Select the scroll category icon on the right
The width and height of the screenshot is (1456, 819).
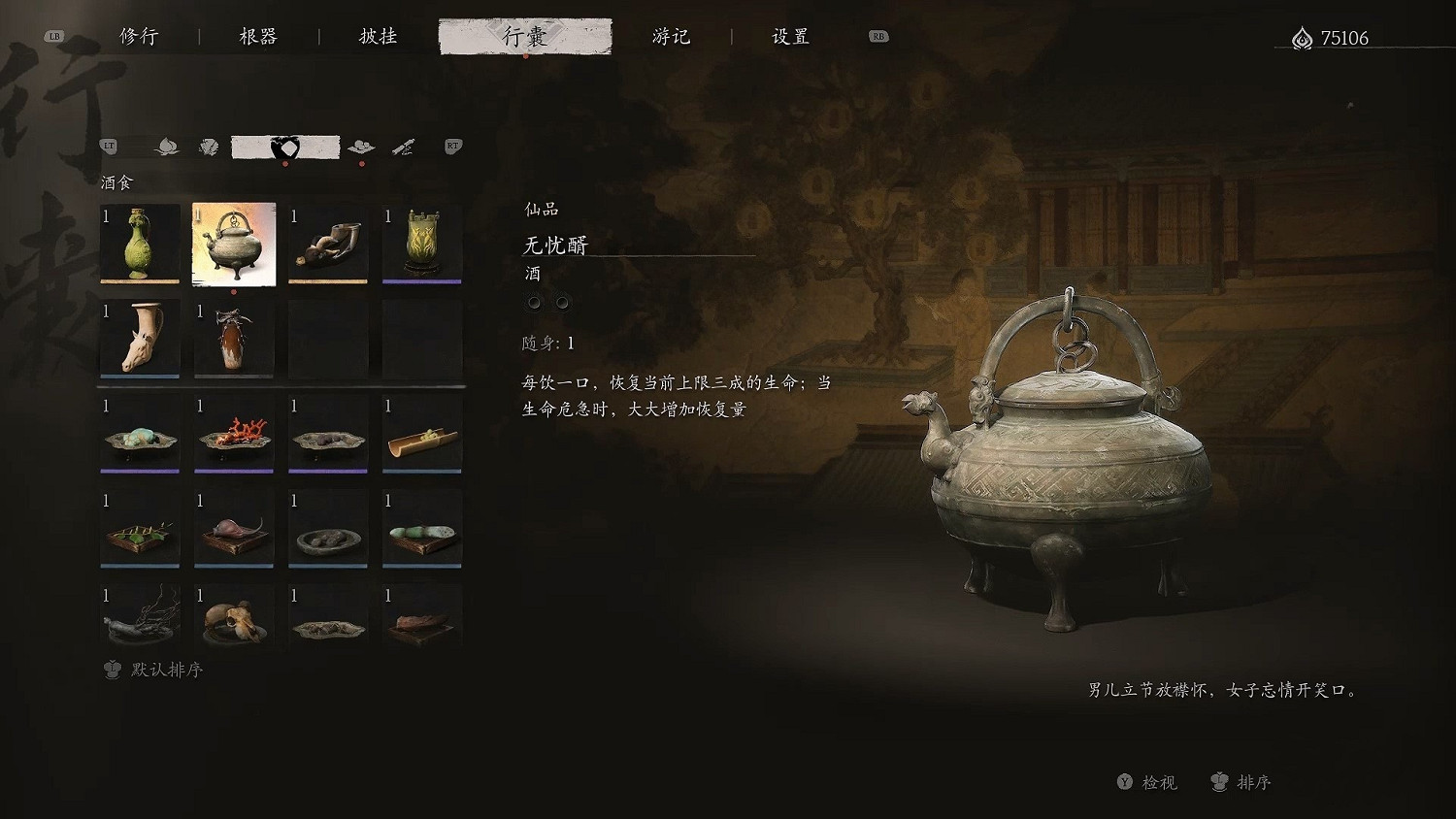coord(405,147)
